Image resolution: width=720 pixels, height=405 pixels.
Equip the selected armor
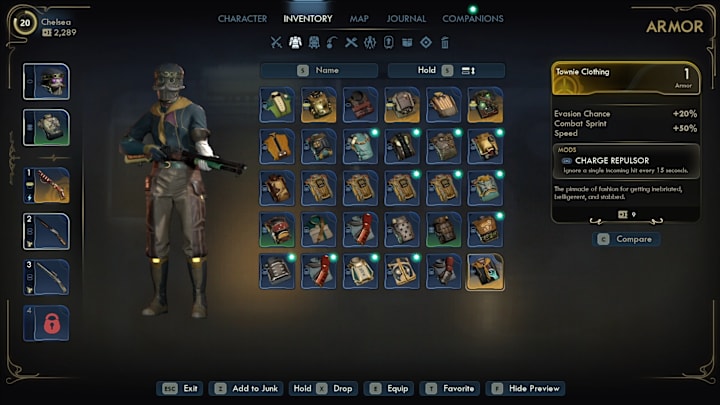(x=391, y=388)
